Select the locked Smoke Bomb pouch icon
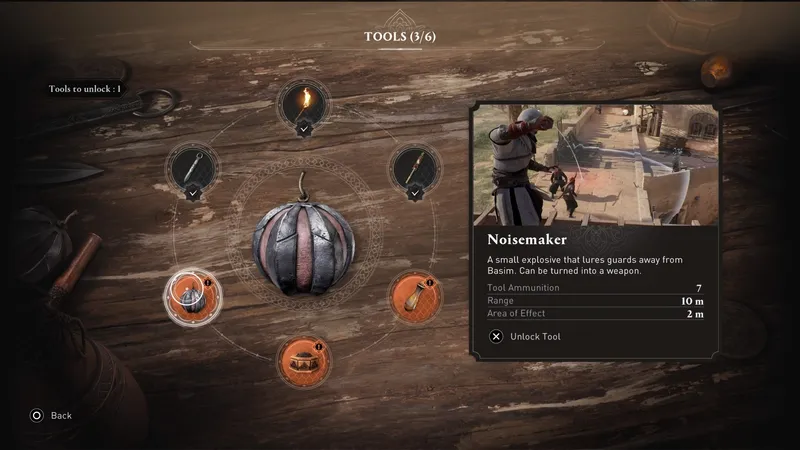This screenshot has height=450, width=800. (x=413, y=294)
